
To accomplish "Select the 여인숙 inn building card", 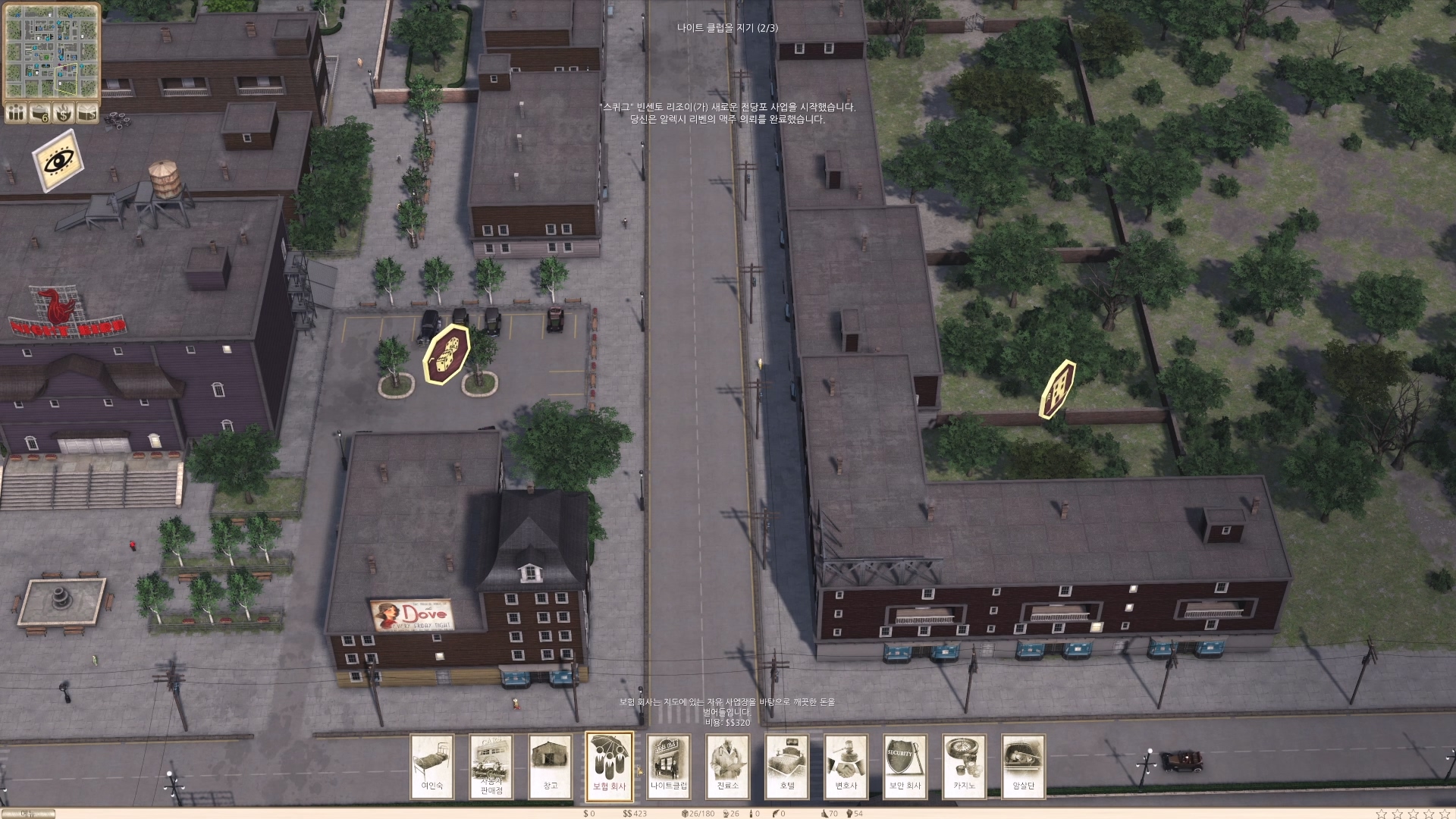I will (x=431, y=766).
